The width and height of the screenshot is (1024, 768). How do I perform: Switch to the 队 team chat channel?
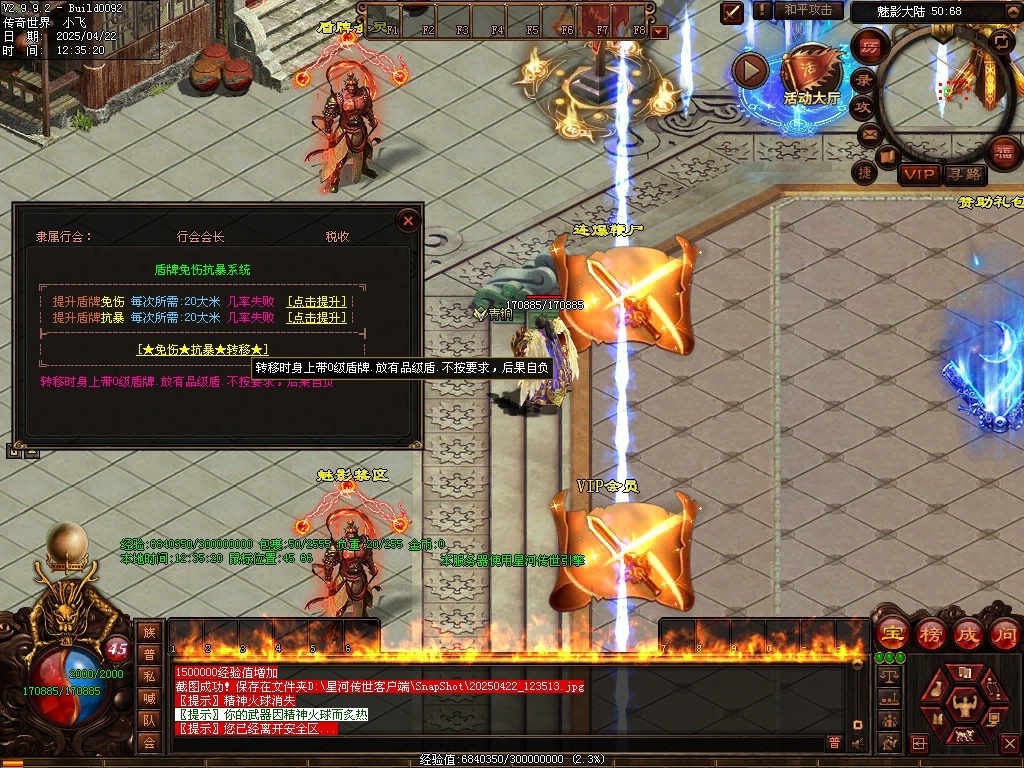[x=149, y=720]
